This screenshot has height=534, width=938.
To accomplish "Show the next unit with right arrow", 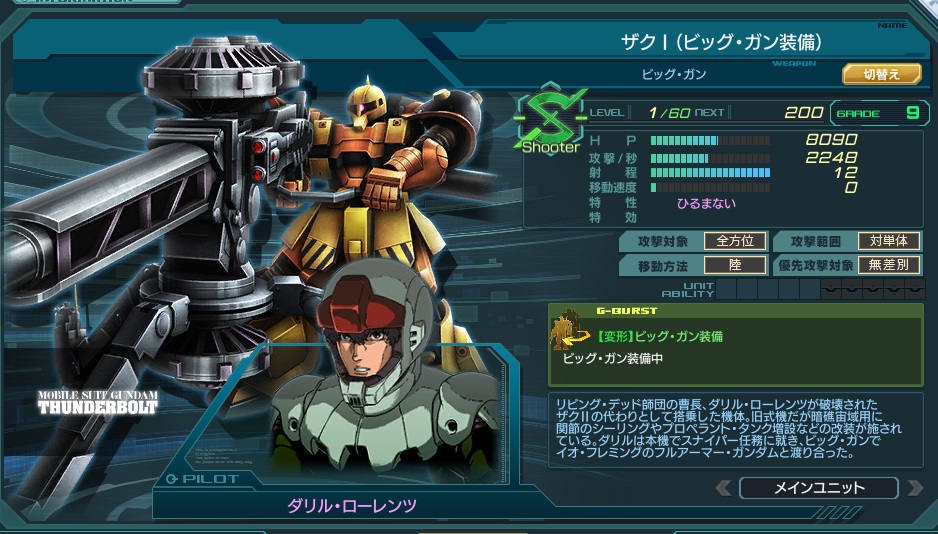I will (913, 488).
